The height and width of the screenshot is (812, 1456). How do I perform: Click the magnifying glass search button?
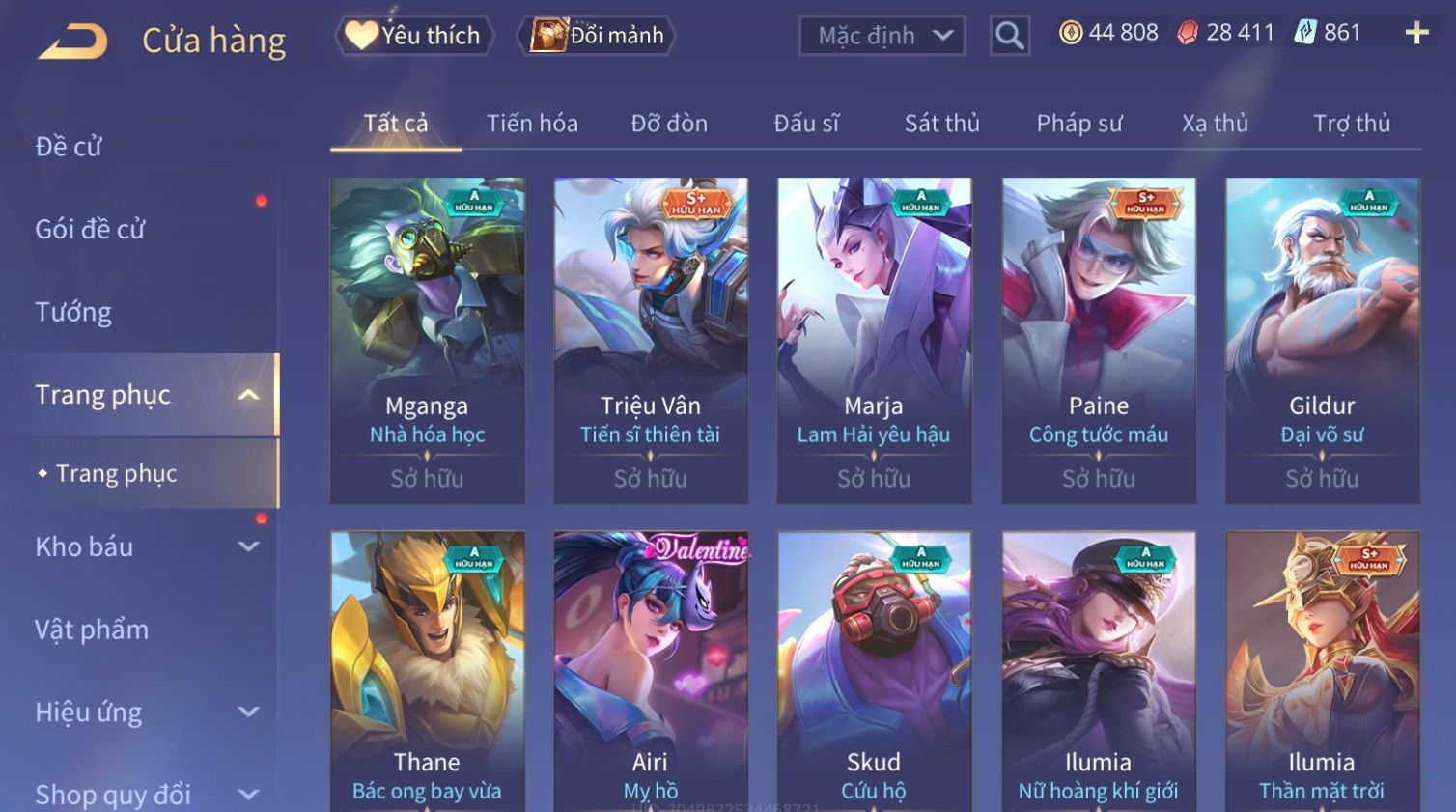coord(1009,36)
